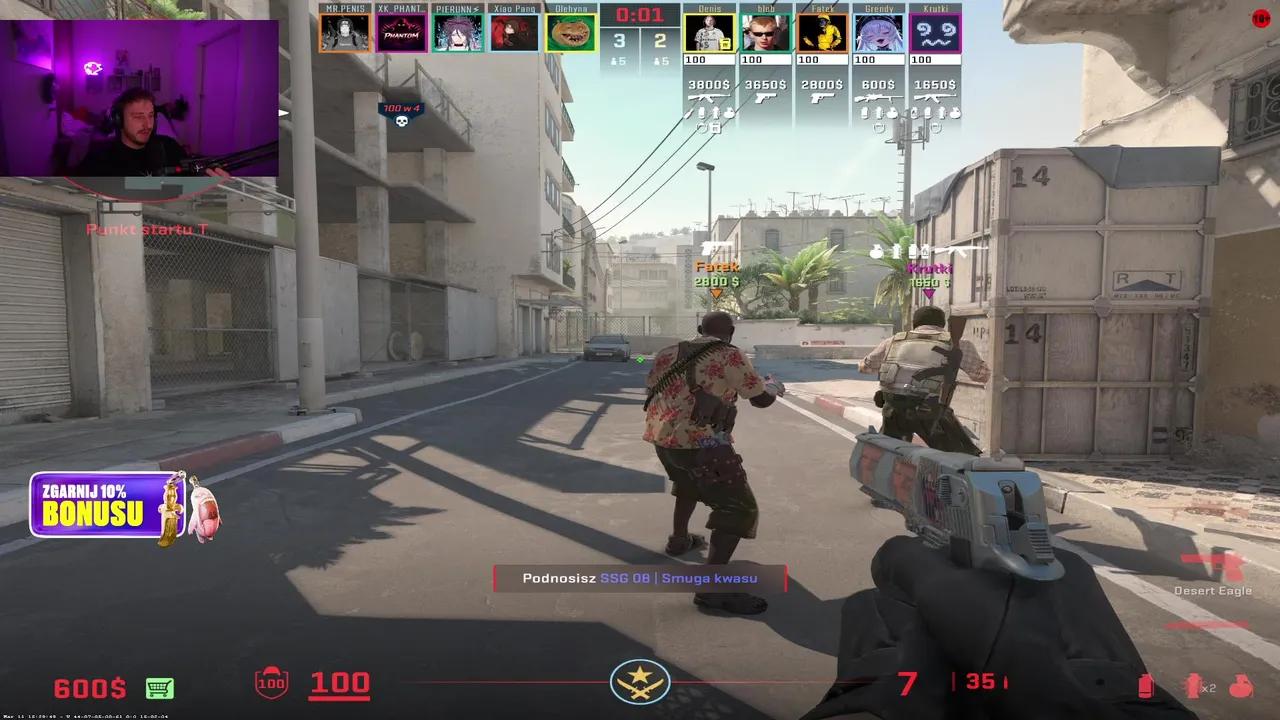Click the HE grenade icon bottom right
The width and height of the screenshot is (1280, 720).
(1240, 685)
